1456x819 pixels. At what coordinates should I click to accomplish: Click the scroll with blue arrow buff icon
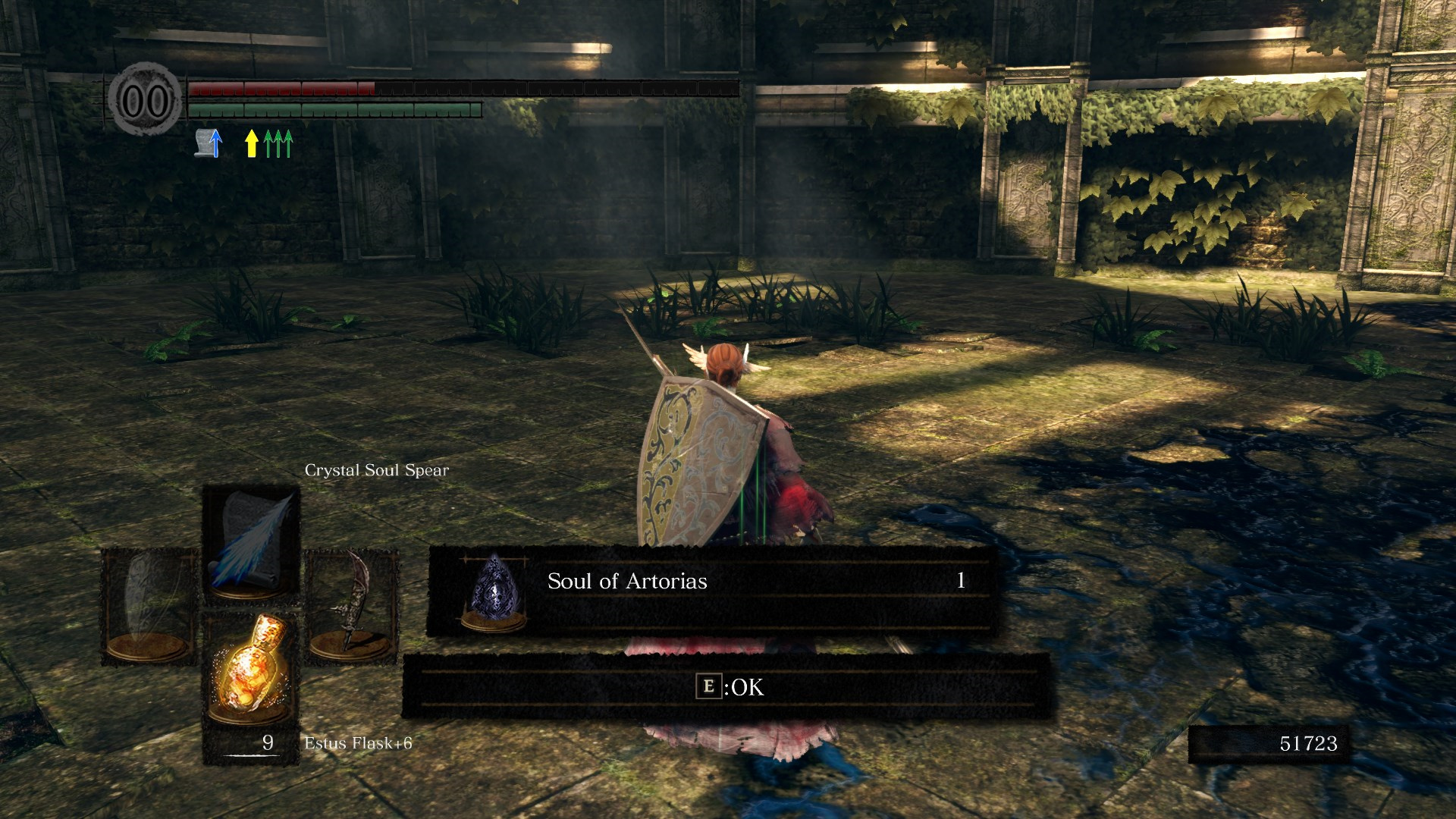click(209, 143)
